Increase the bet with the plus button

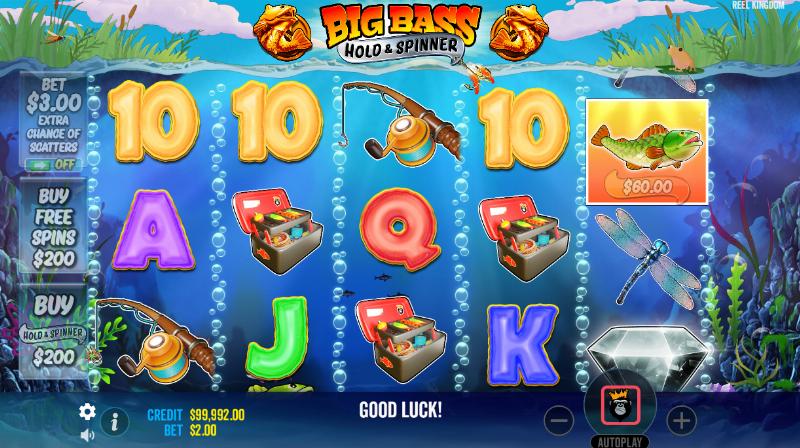pos(680,419)
